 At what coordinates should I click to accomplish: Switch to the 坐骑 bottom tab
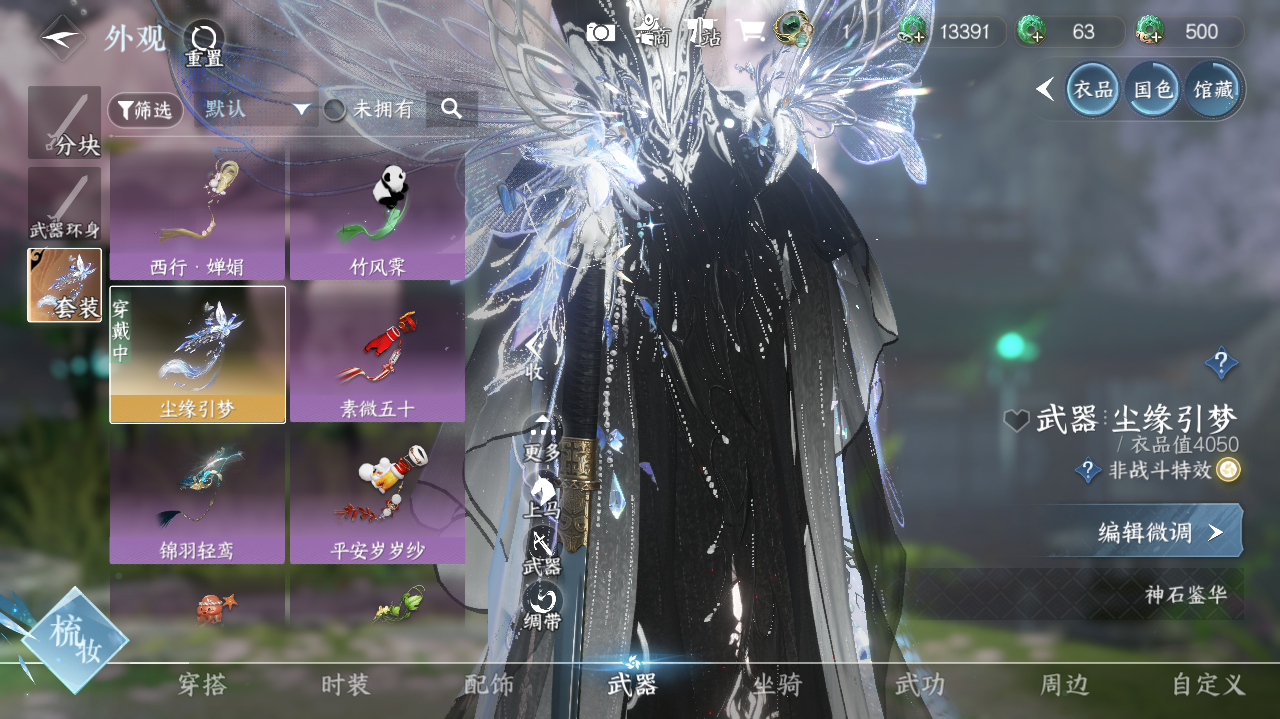coord(777,685)
